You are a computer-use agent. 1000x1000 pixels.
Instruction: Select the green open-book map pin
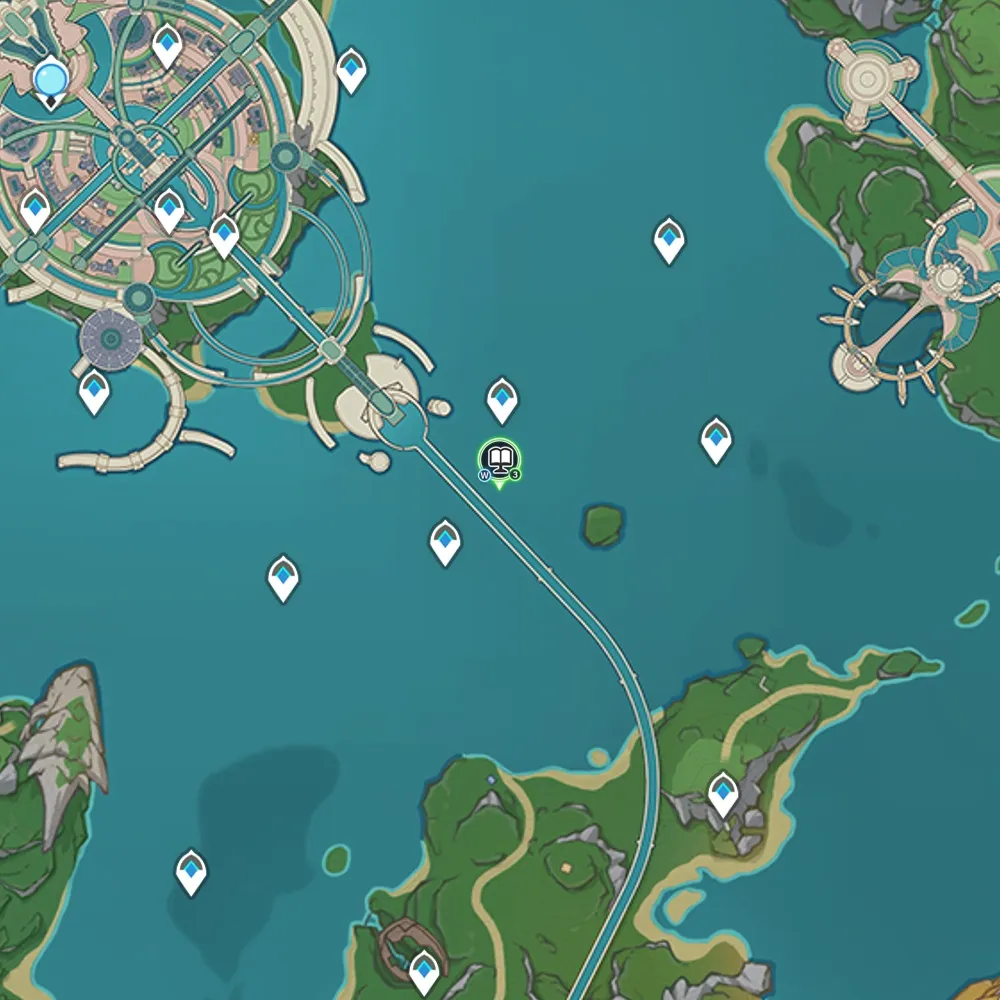pyautogui.click(x=499, y=460)
